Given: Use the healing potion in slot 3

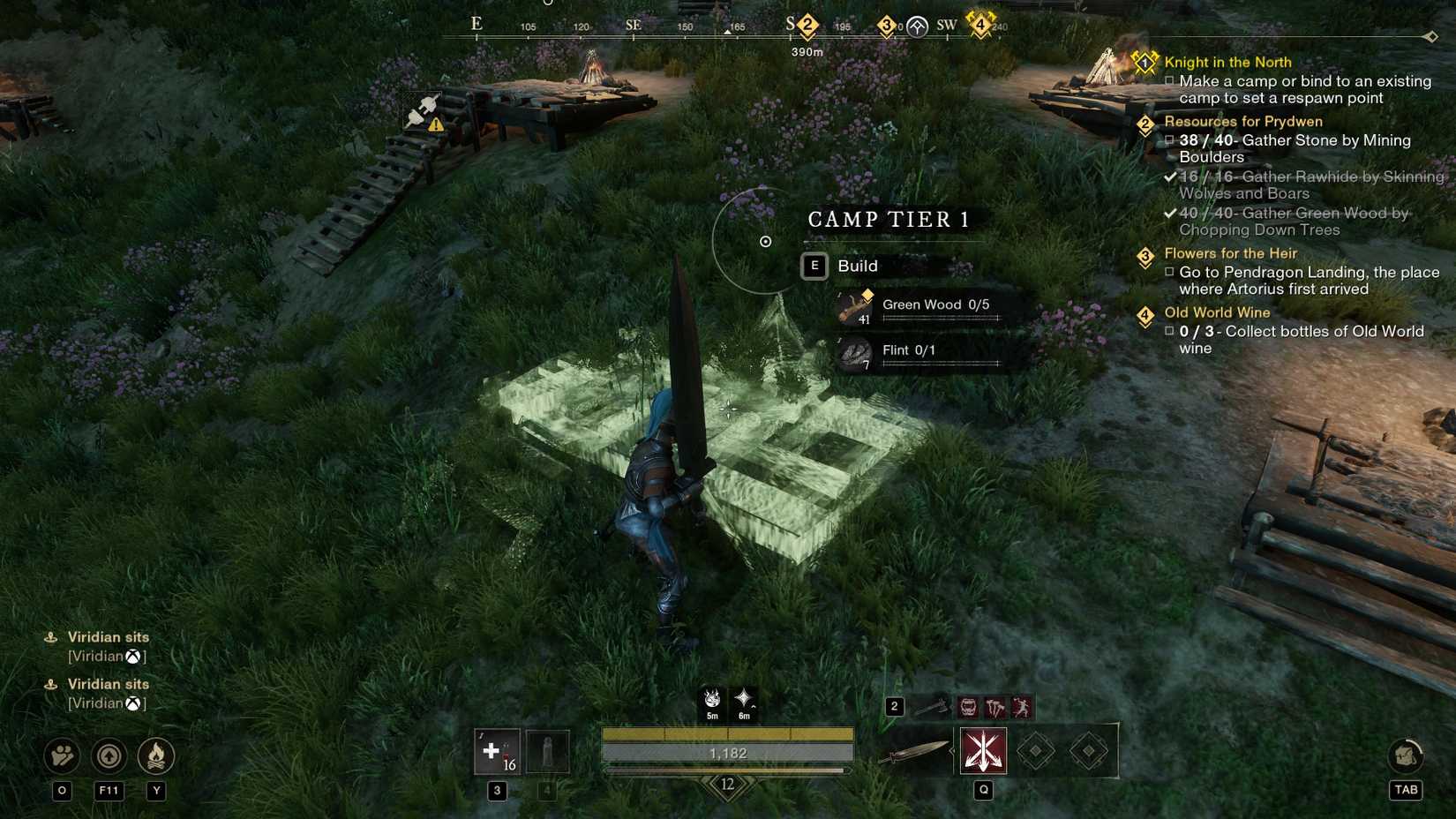Looking at the screenshot, I should [497, 753].
